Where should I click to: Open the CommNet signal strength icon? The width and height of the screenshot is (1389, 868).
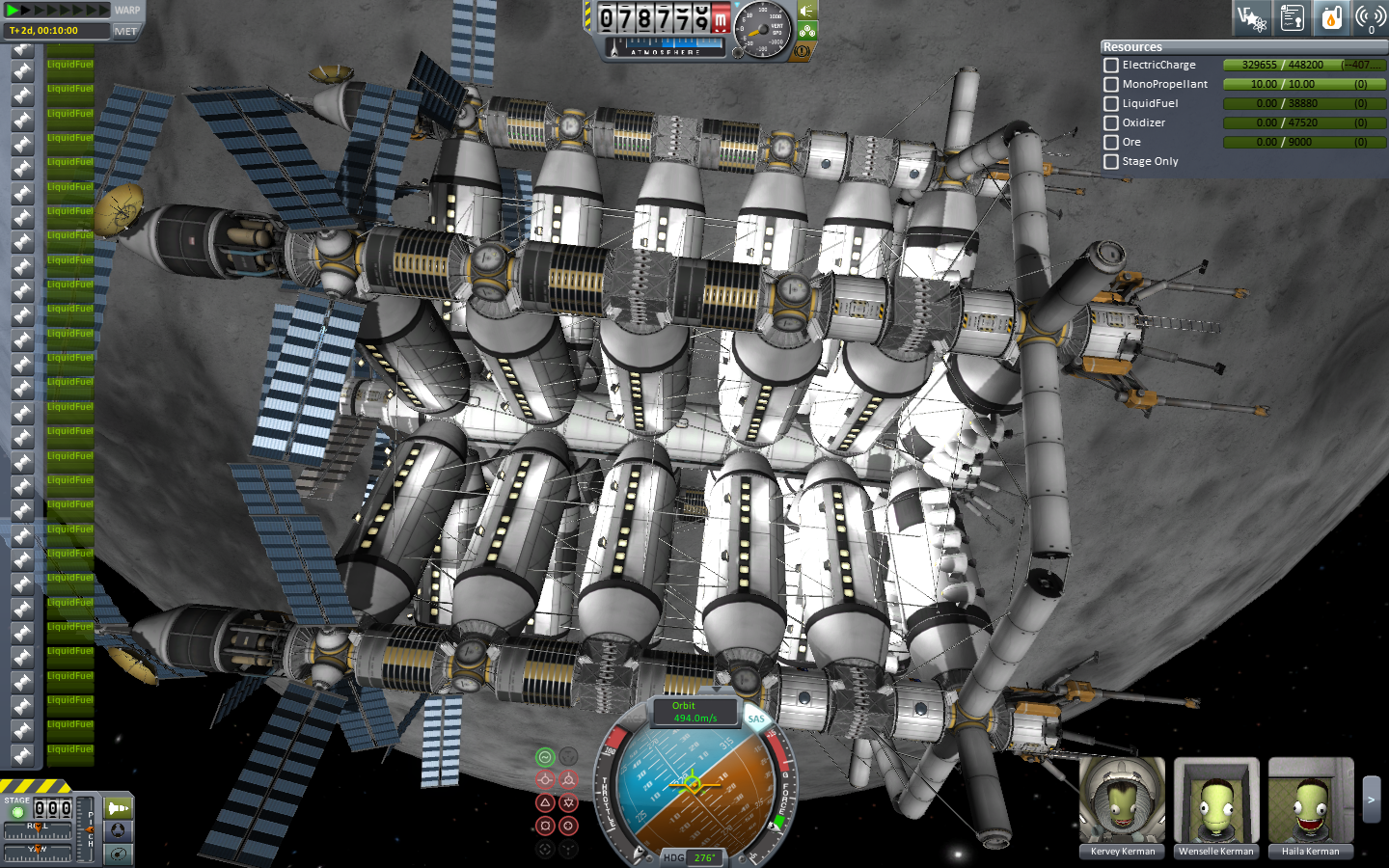(x=1371, y=17)
